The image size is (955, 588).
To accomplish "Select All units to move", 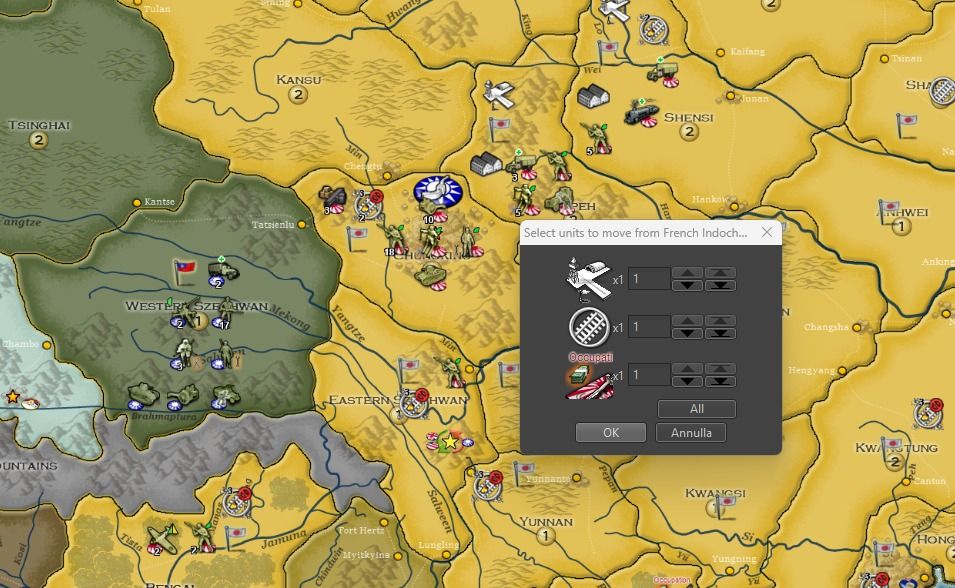I will 696,409.
